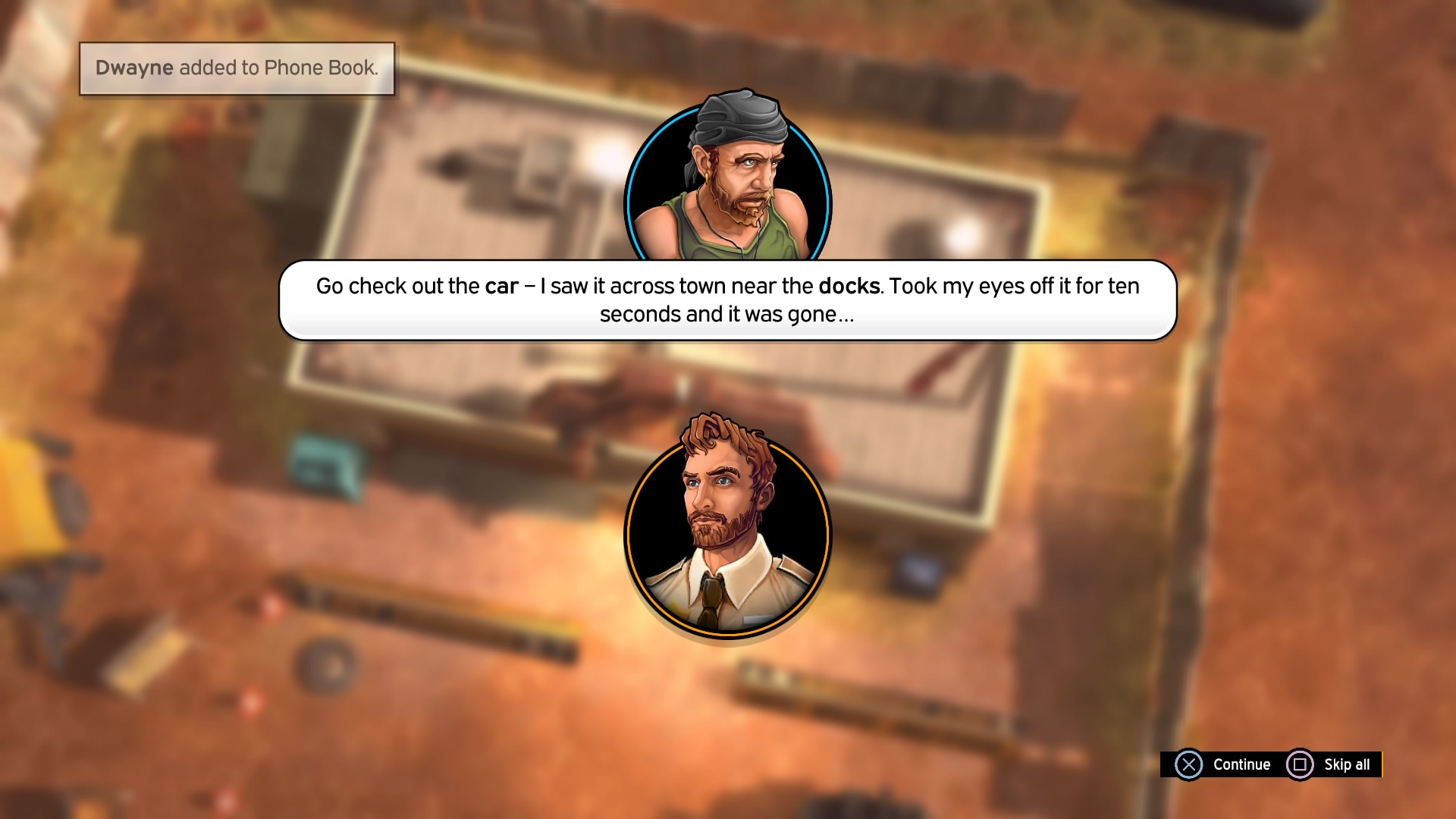Choose Skip all to skip the conversation
The width and height of the screenshot is (1456, 819).
point(1332,764)
